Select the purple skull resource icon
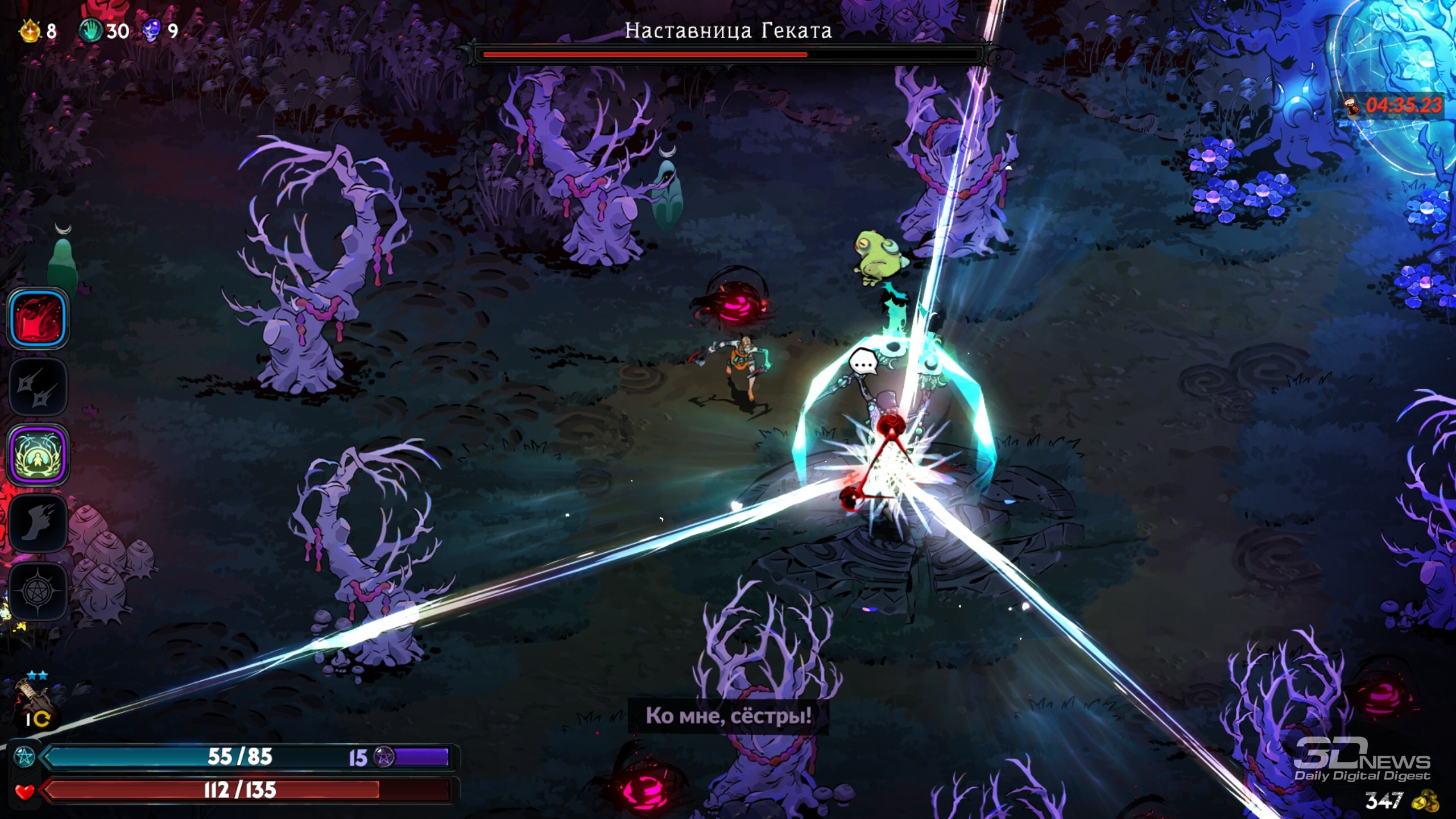The height and width of the screenshot is (819, 1456). [x=151, y=30]
